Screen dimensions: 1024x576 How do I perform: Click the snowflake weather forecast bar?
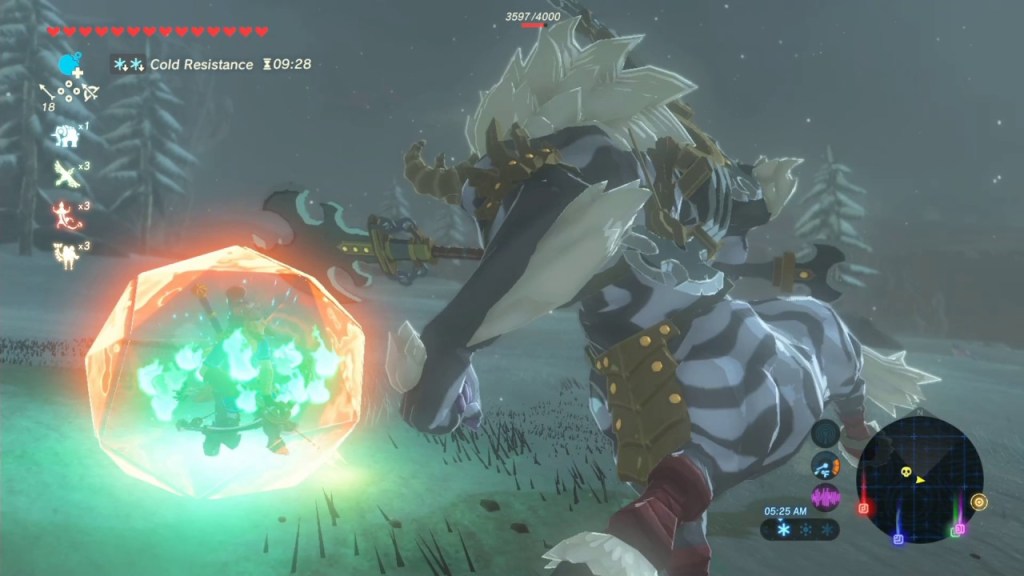pos(800,529)
